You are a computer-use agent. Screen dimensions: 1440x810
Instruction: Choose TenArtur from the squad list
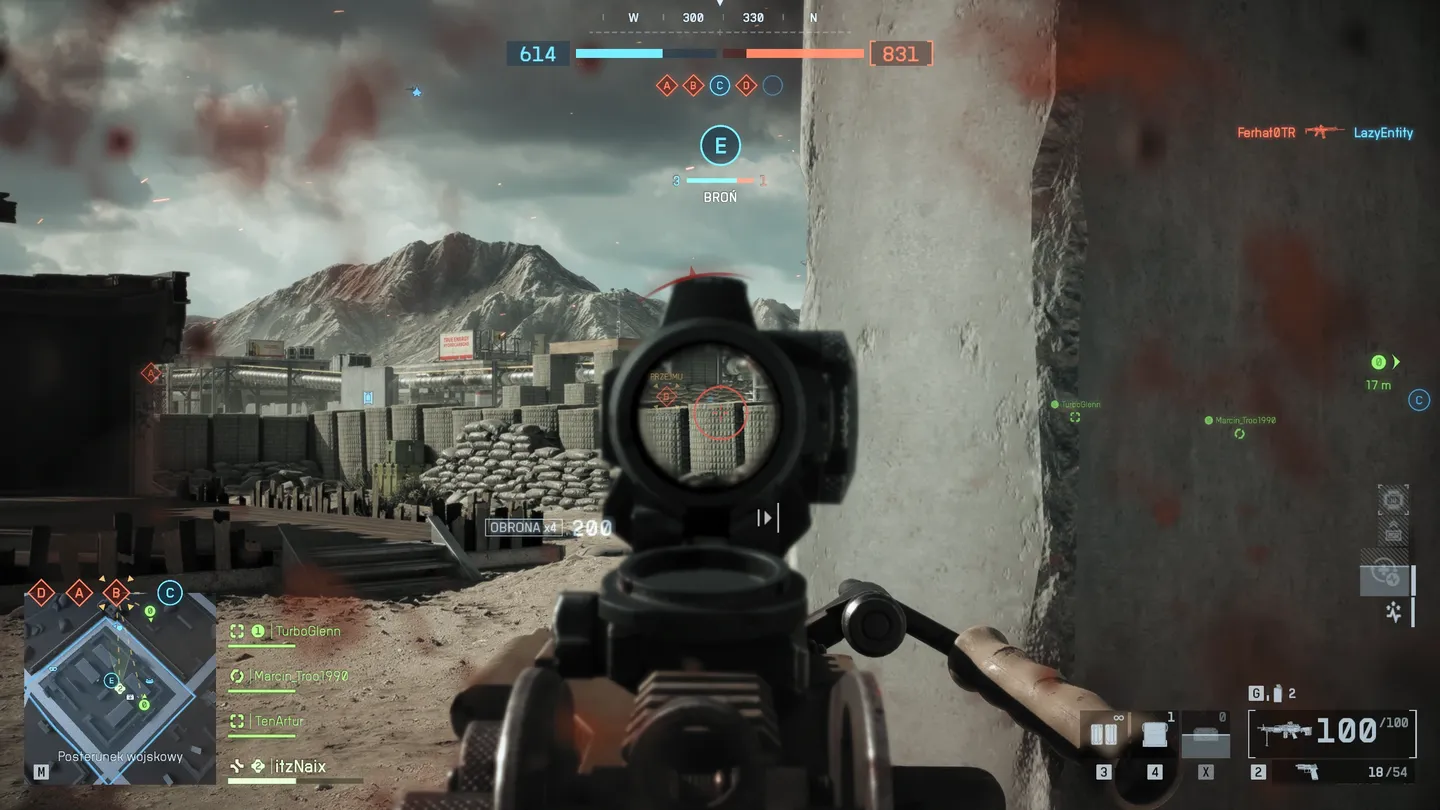(278, 721)
